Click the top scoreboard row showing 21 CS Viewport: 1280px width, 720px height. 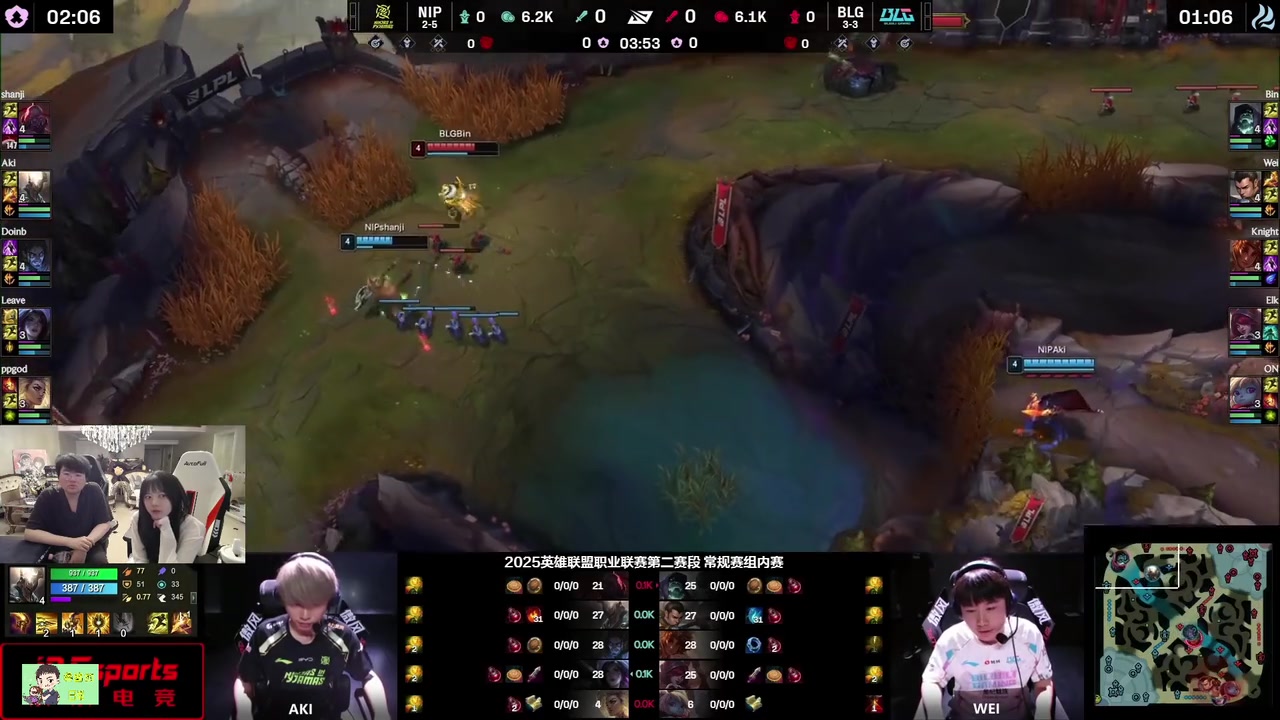pyautogui.click(x=598, y=586)
